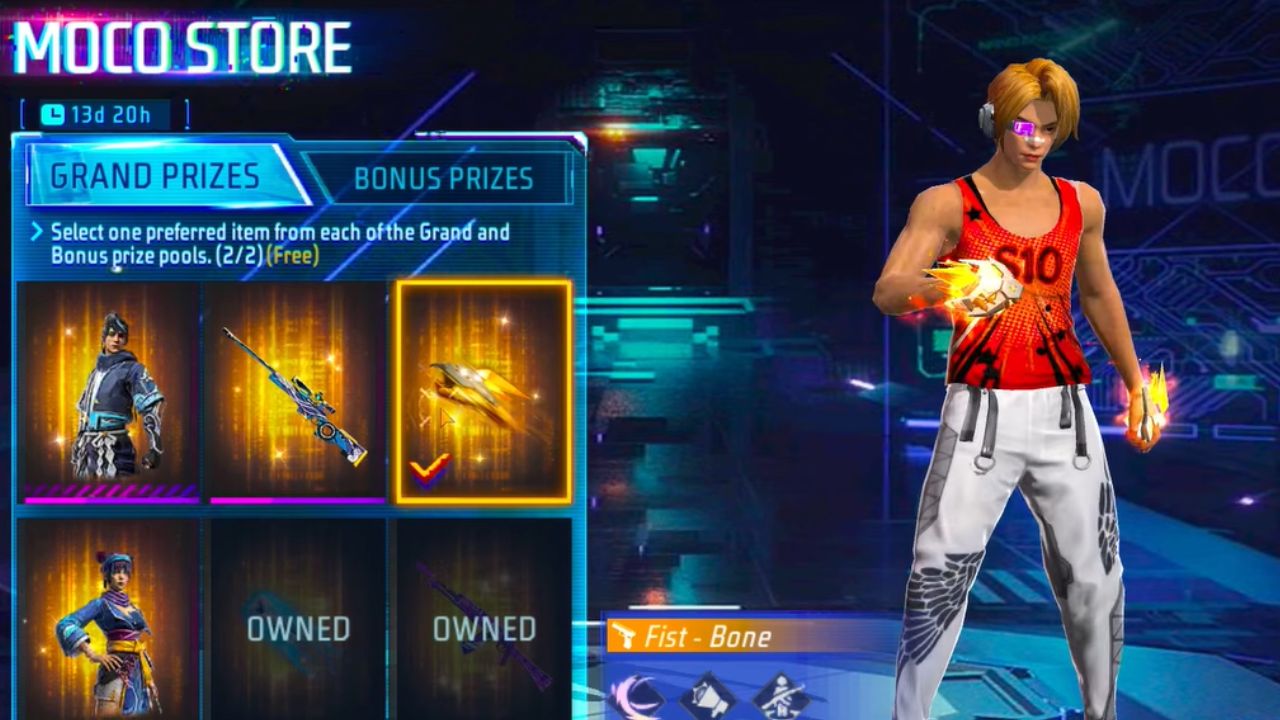Select the male character bundle prize

[110, 390]
